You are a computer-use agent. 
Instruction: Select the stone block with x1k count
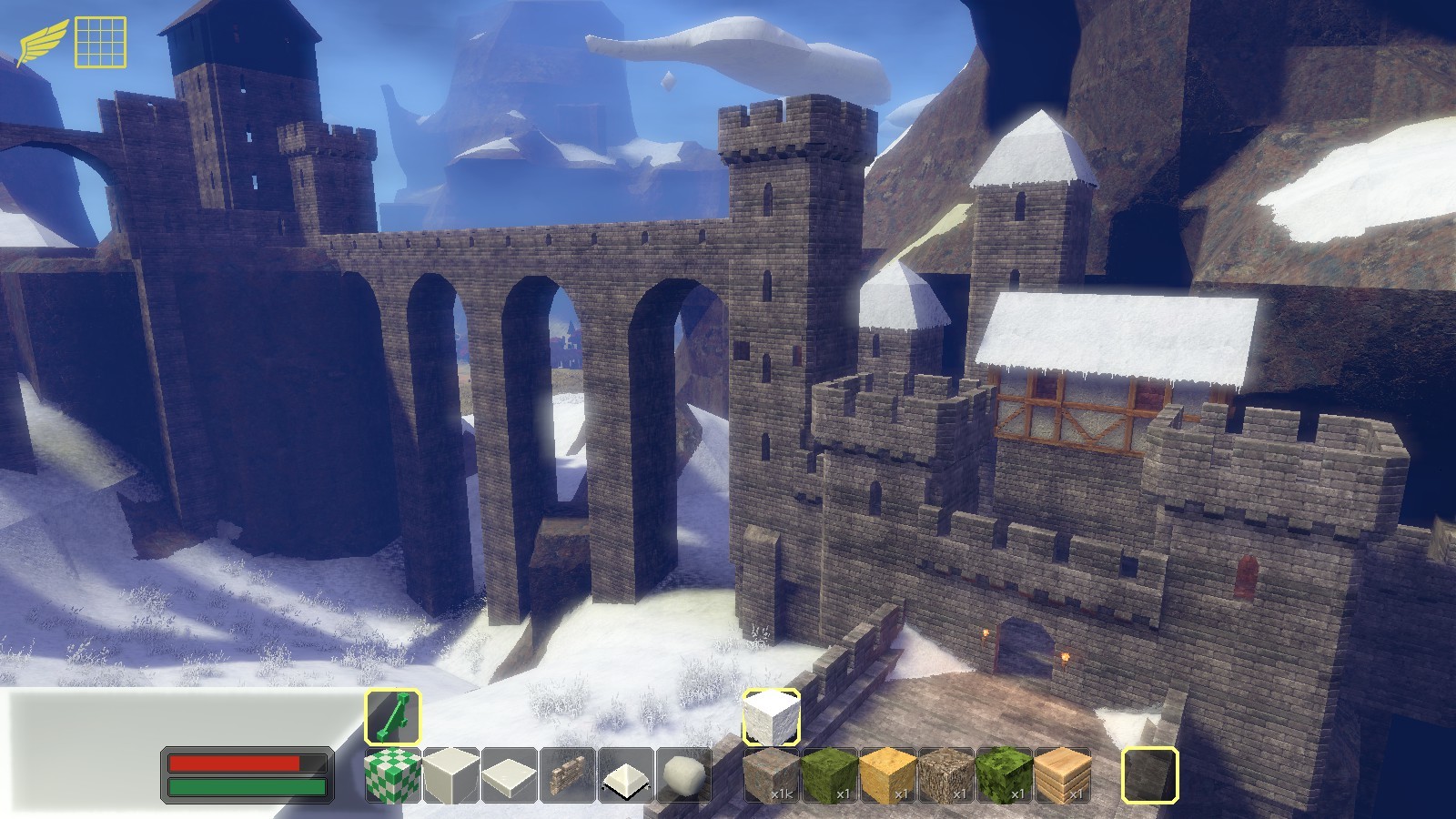point(772,775)
